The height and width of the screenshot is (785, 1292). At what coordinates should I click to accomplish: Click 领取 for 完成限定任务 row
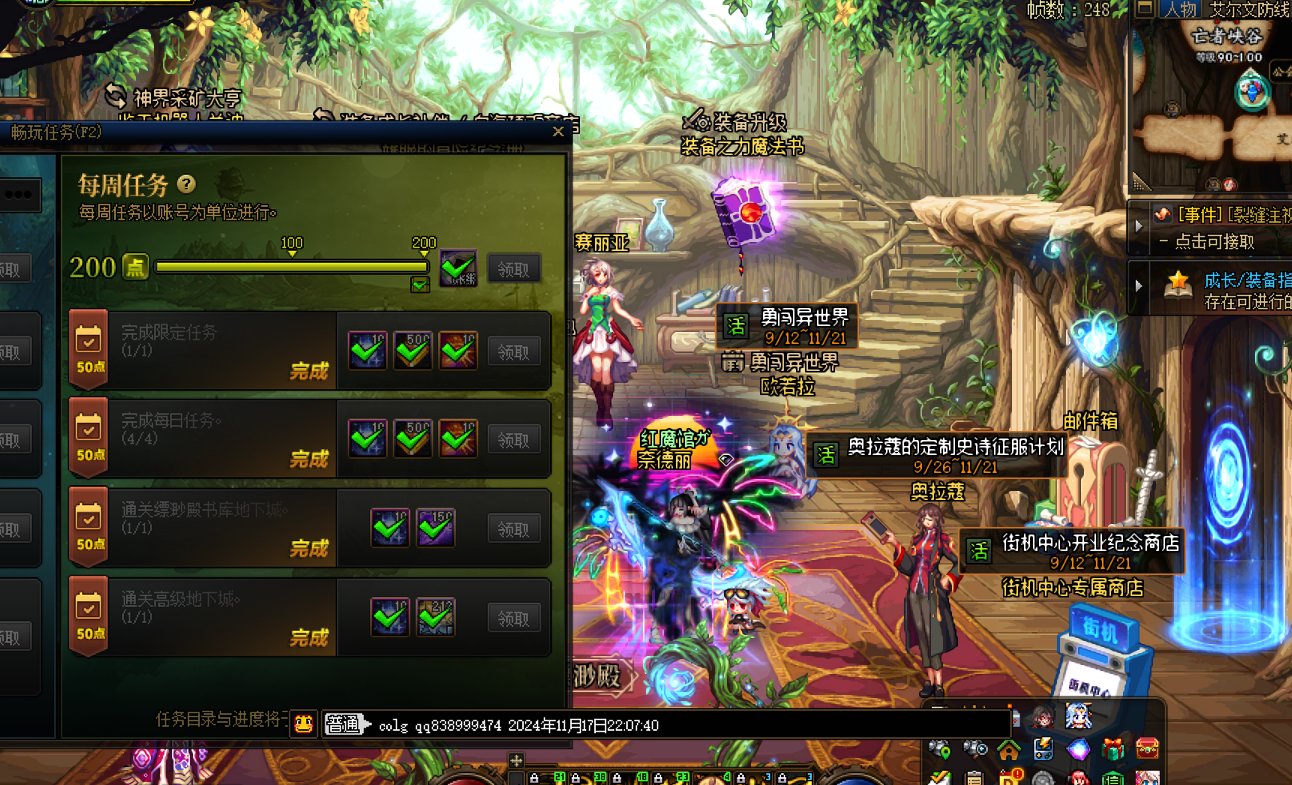click(514, 350)
